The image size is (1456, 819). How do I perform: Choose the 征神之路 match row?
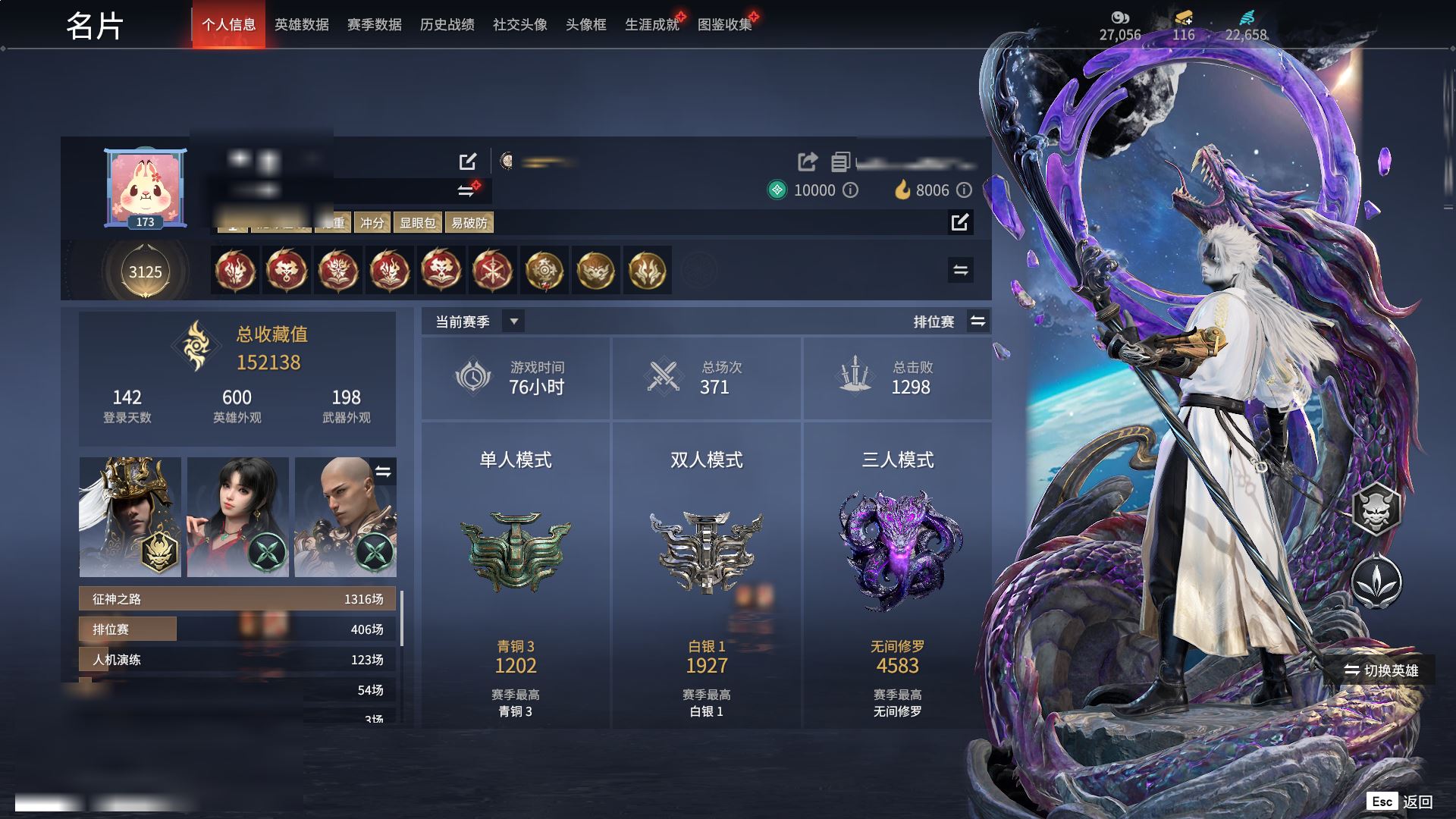[237, 599]
